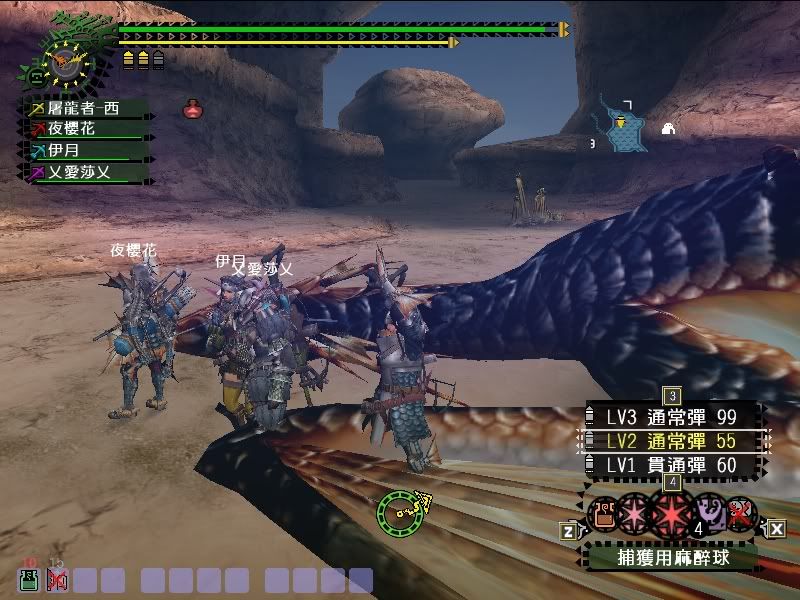Select the green flask shortcut slot
800x600 pixels.
29,580
